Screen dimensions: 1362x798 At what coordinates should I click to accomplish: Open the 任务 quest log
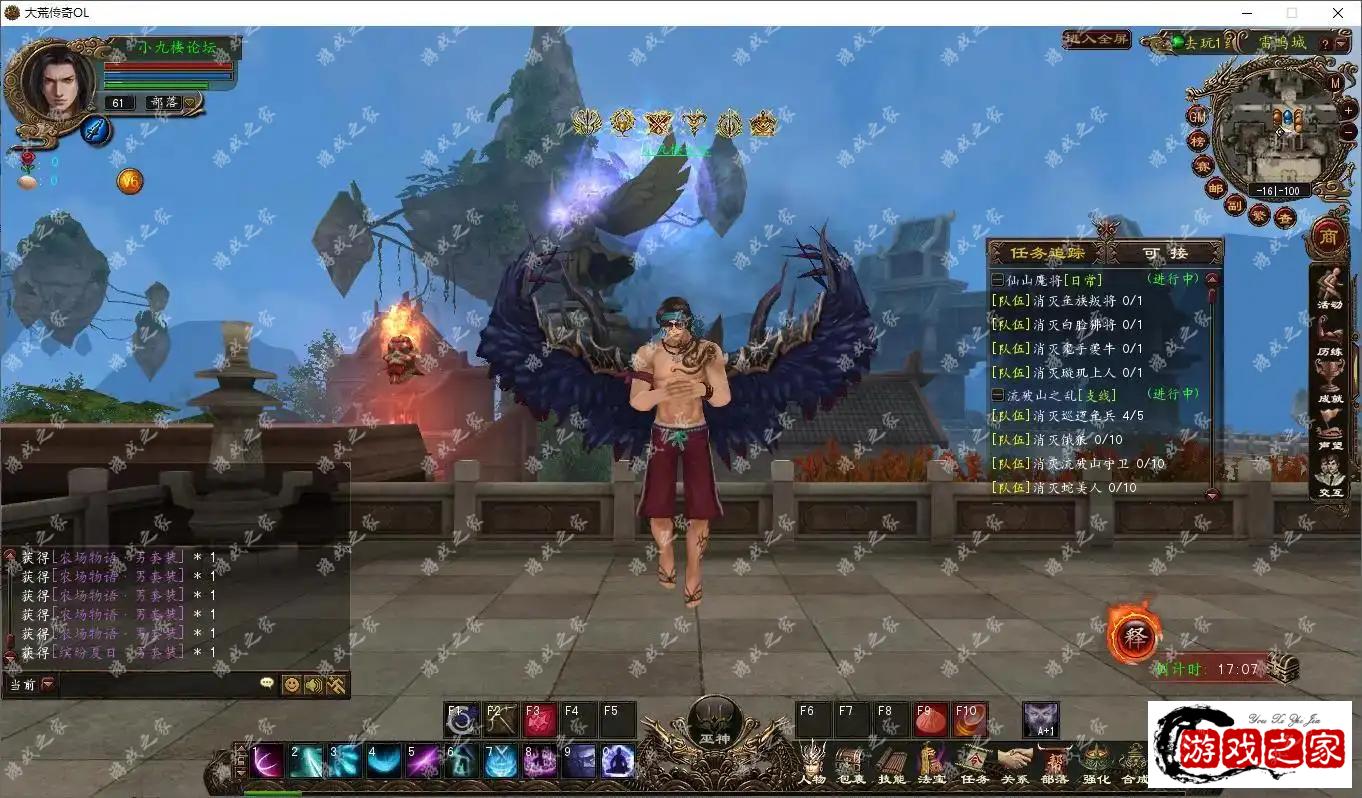coord(974,763)
